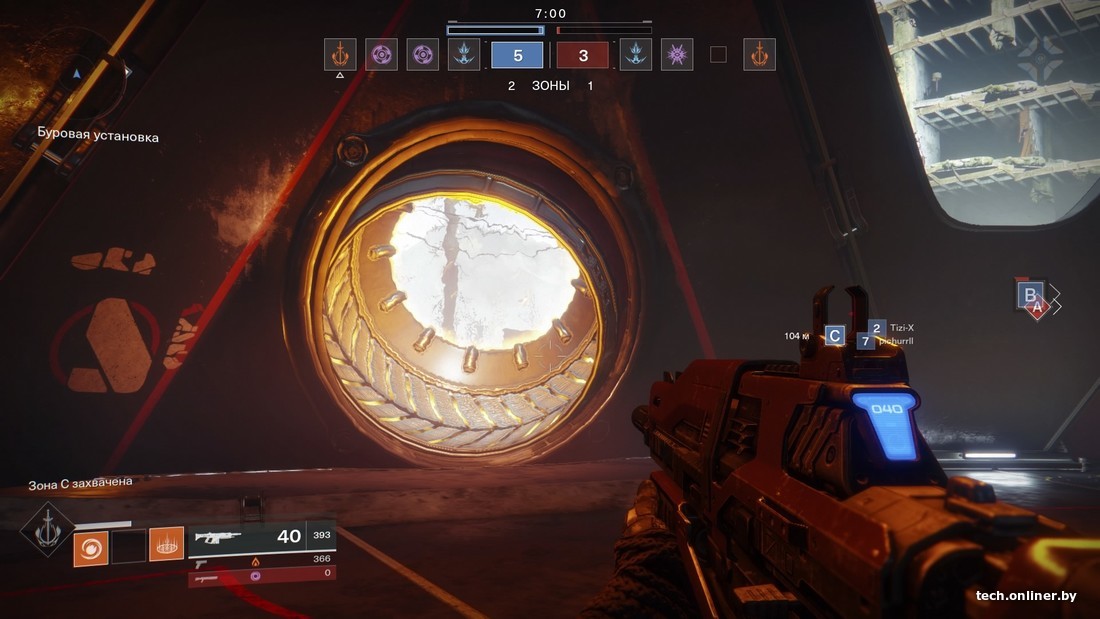Select the purple spiky enemy team class icon
The height and width of the screenshot is (619, 1100).
pos(677,54)
